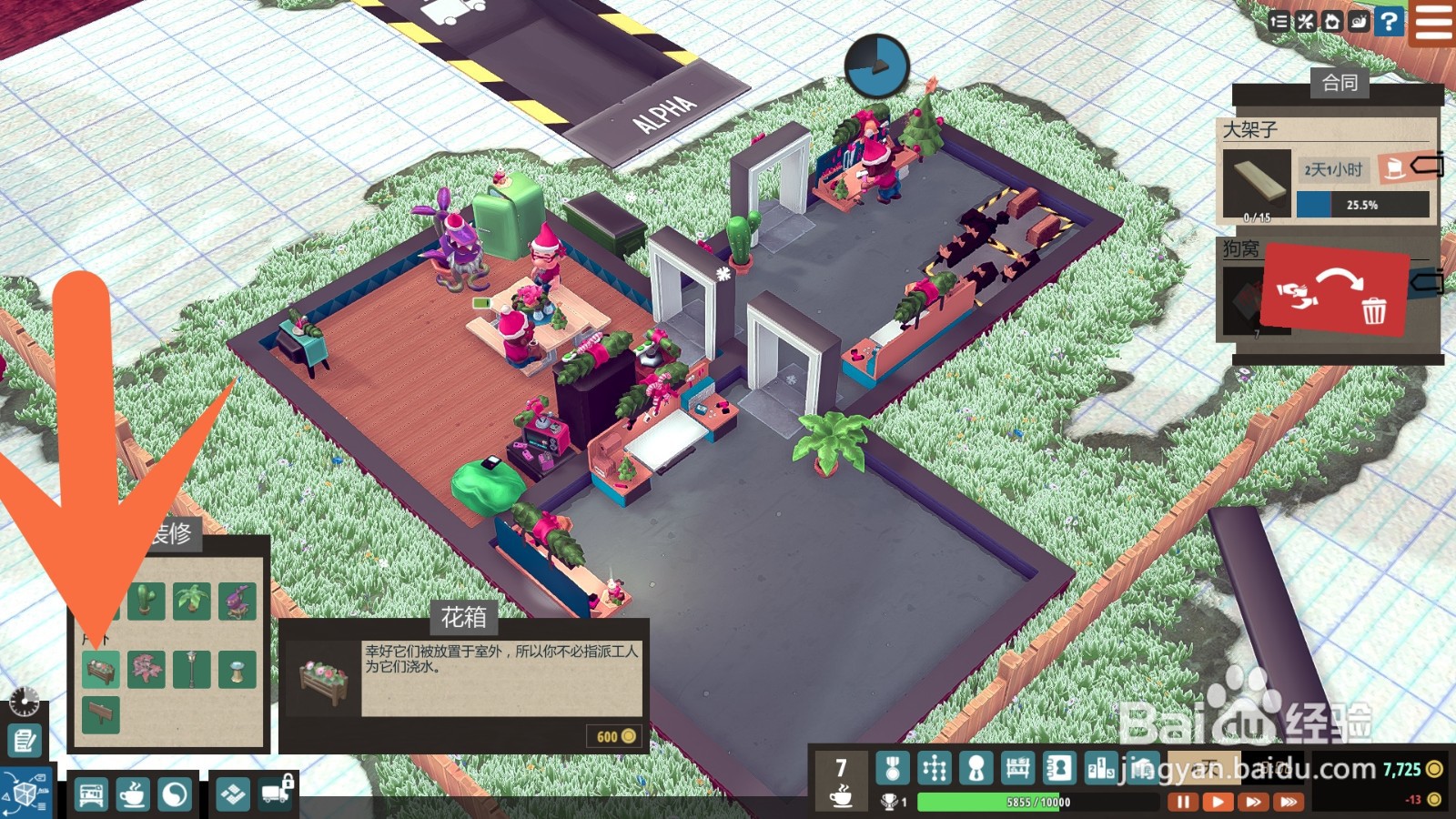Open the leaderboard podium panel
The width and height of the screenshot is (1456, 819).
(x=1100, y=769)
